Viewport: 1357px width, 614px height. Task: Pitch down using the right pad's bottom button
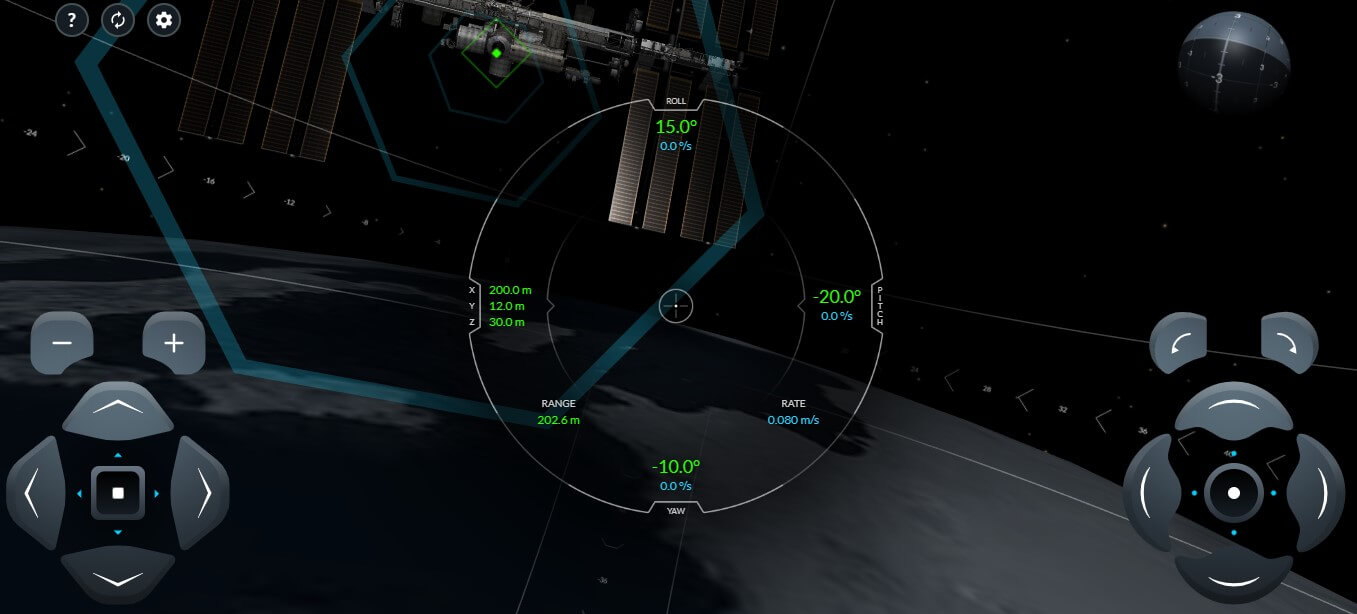coord(1233,578)
